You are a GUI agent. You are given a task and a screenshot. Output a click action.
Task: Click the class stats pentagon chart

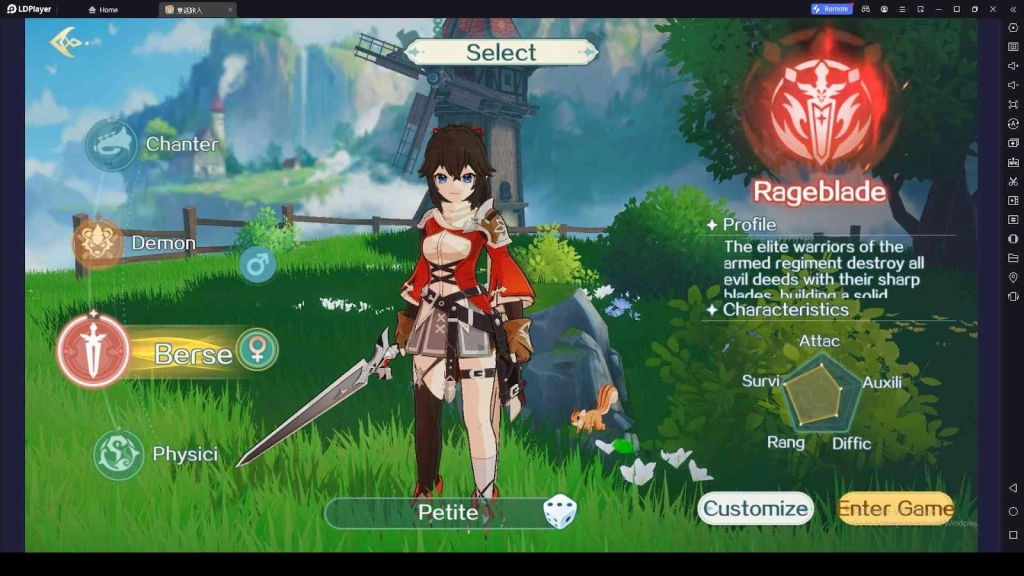click(x=822, y=393)
